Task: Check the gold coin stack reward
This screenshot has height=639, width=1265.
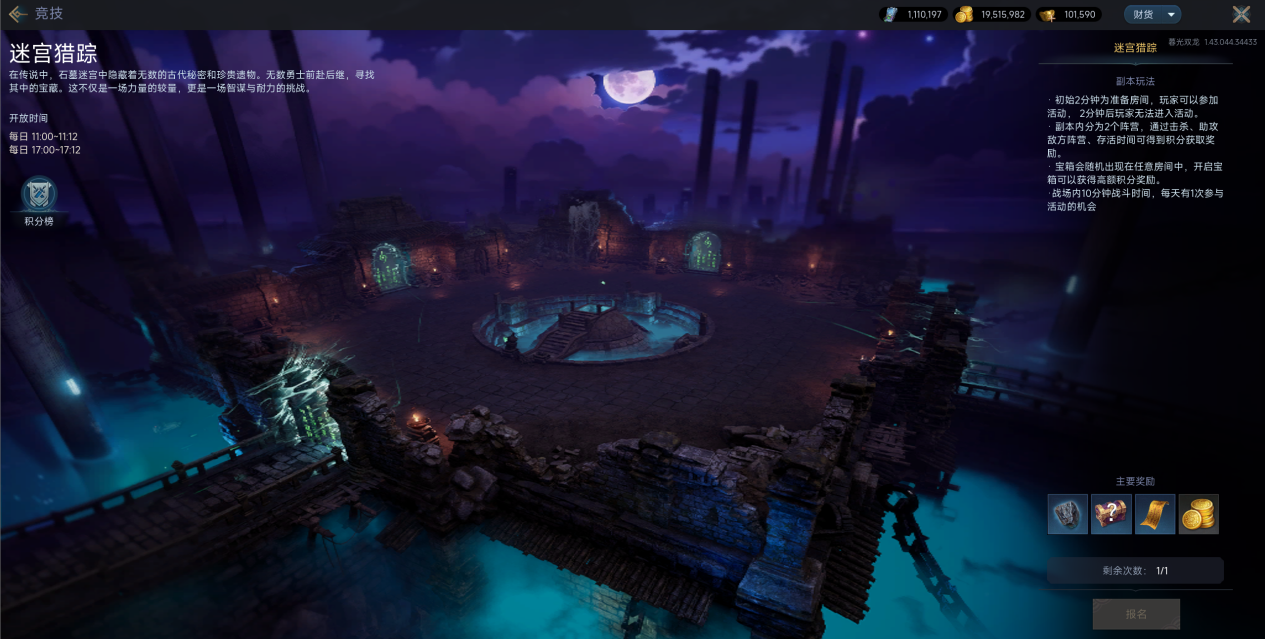Action: (x=1198, y=514)
